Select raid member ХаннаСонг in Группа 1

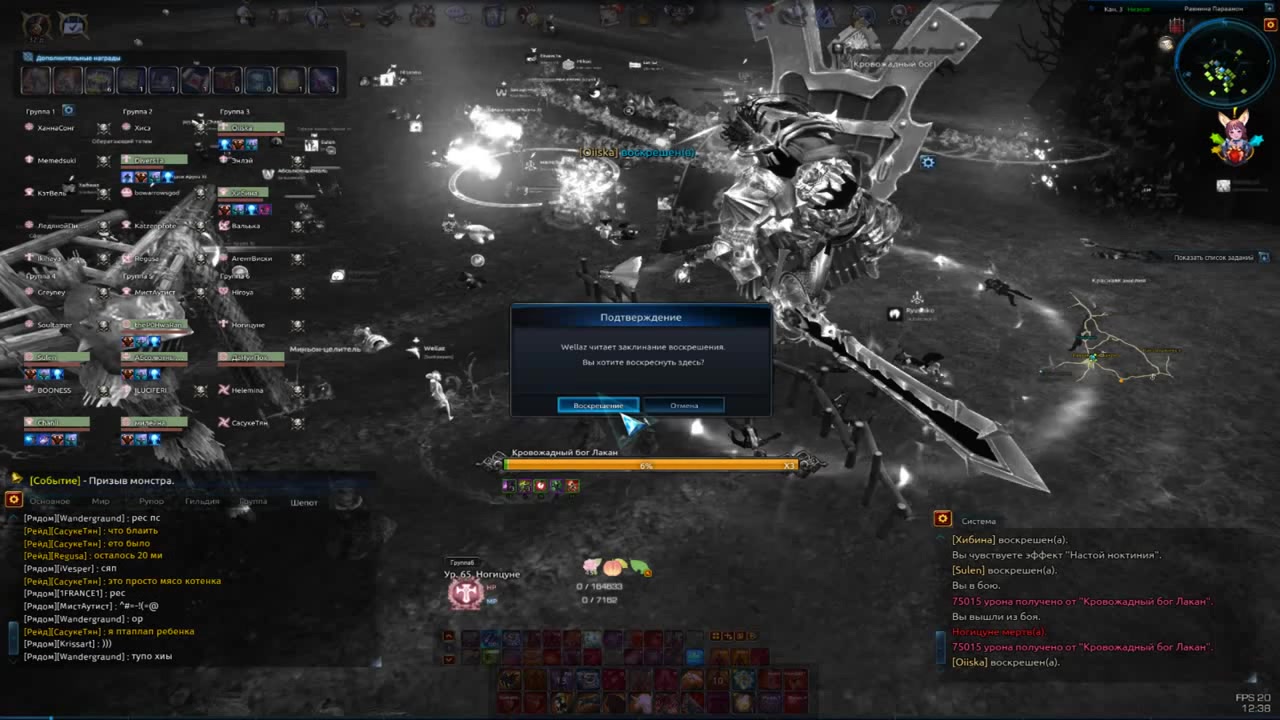[x=56, y=128]
